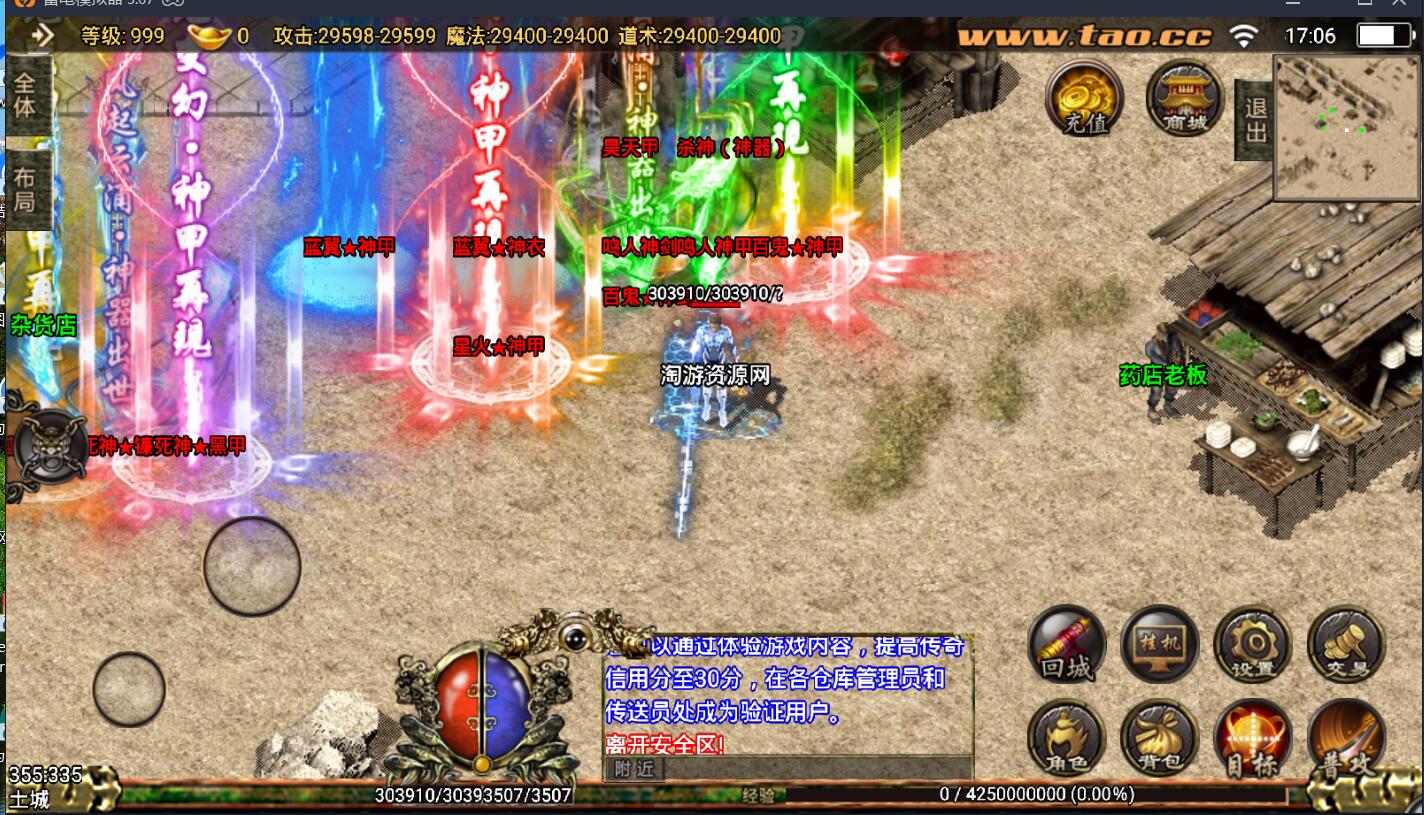
Task: Open the 背包 inventory bag icon
Action: point(1159,738)
